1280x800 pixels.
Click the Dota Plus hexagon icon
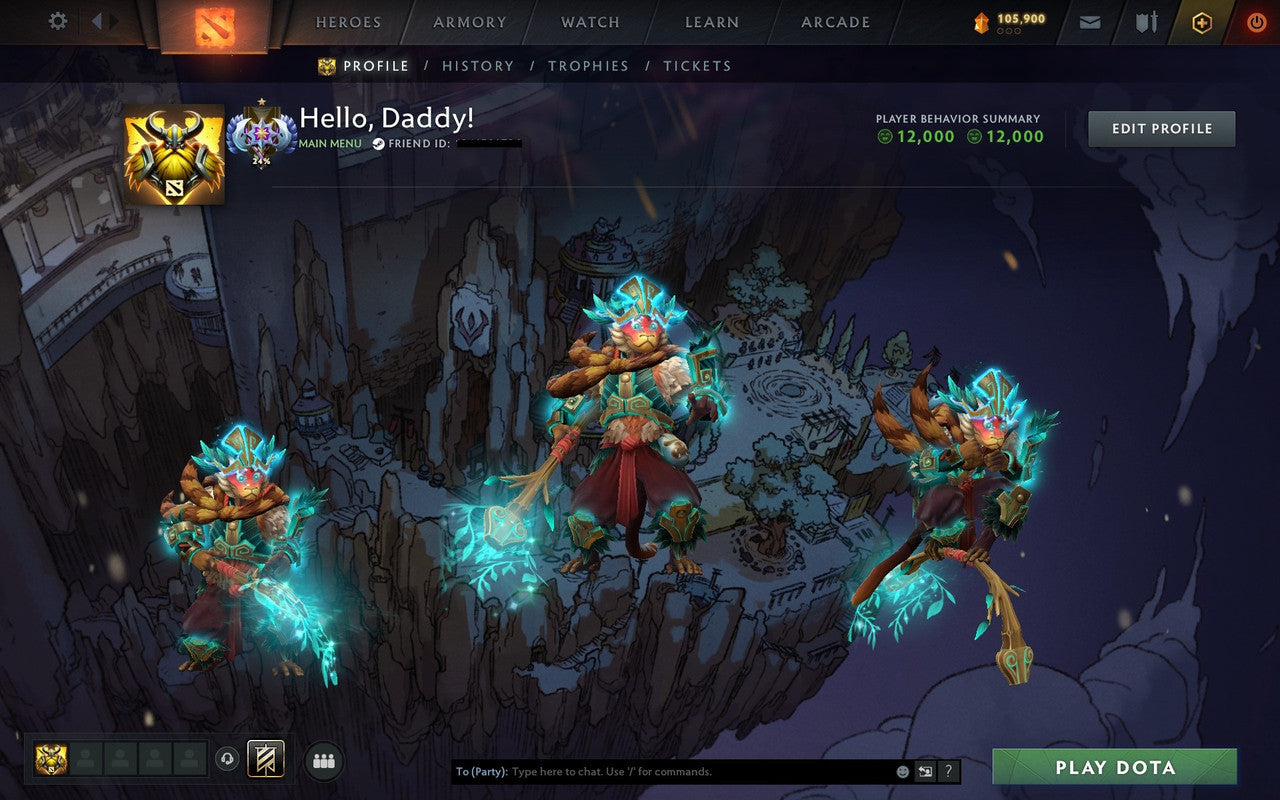(x=1201, y=21)
